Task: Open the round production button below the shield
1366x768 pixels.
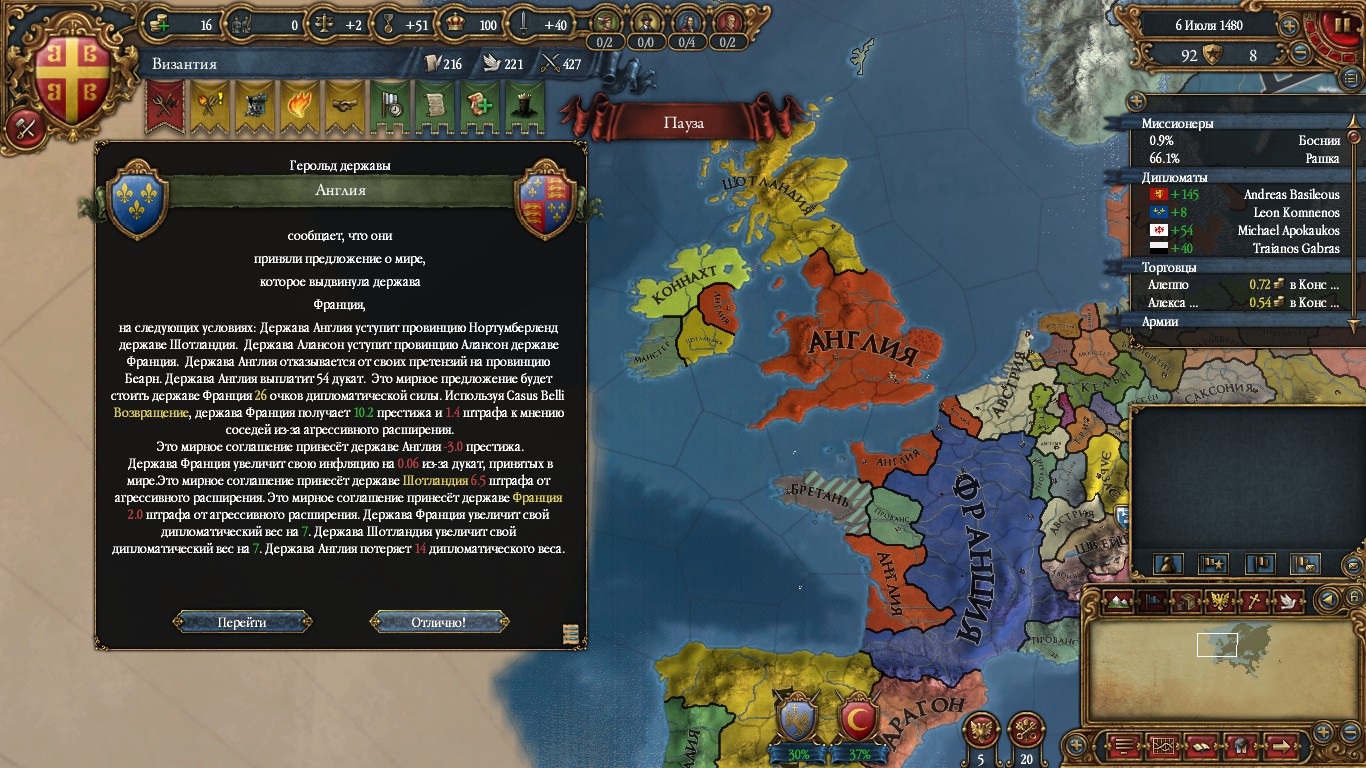Action: tap(24, 128)
